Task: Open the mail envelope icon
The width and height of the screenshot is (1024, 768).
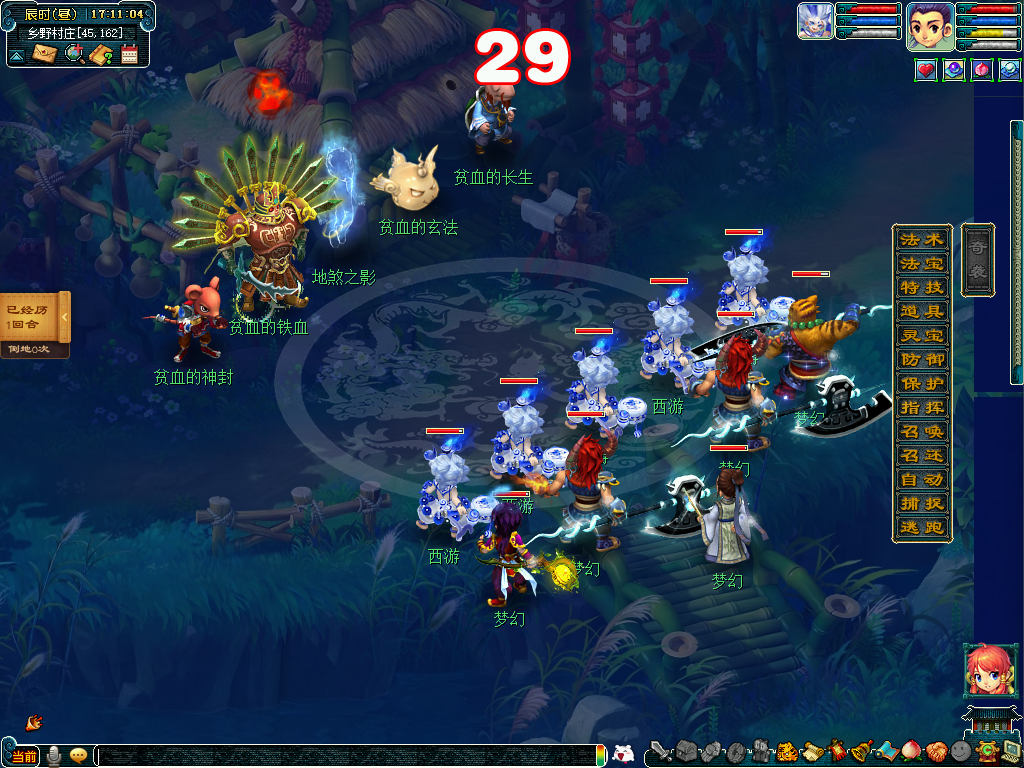Action: coord(44,53)
